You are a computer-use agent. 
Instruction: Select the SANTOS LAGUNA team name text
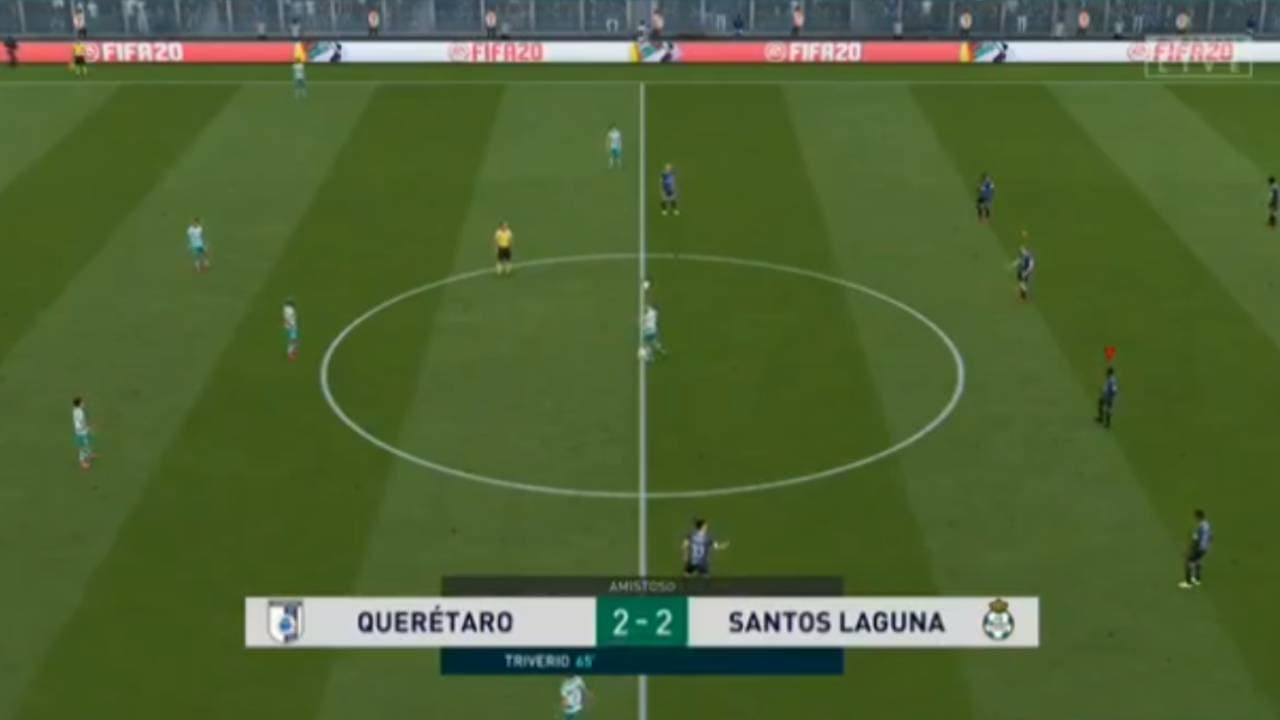(835, 620)
